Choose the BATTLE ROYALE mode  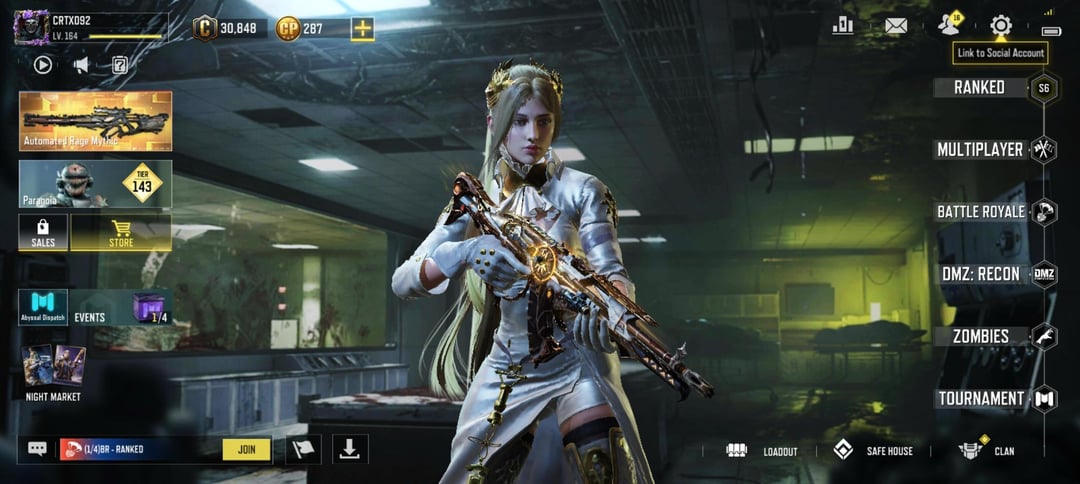[981, 212]
